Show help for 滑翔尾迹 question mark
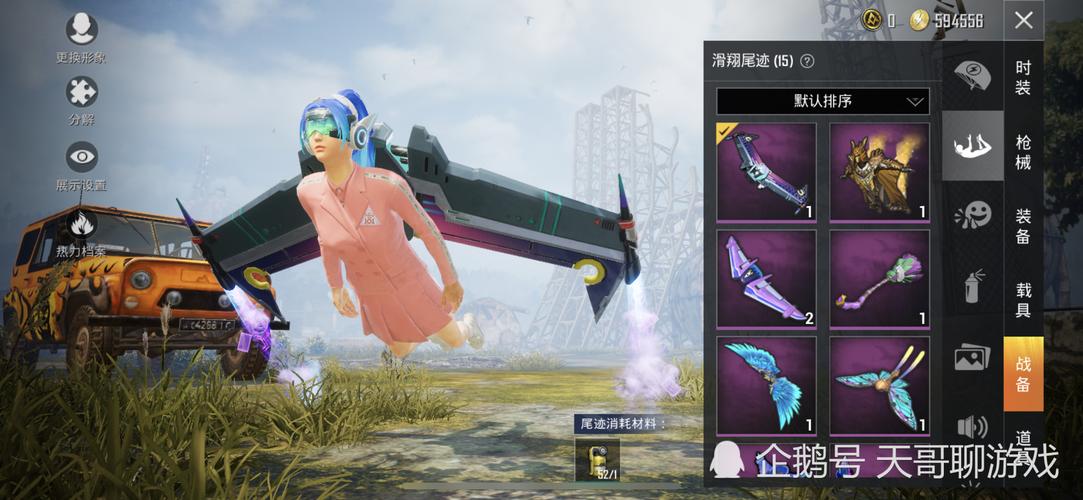The image size is (1083, 500). click(x=807, y=61)
